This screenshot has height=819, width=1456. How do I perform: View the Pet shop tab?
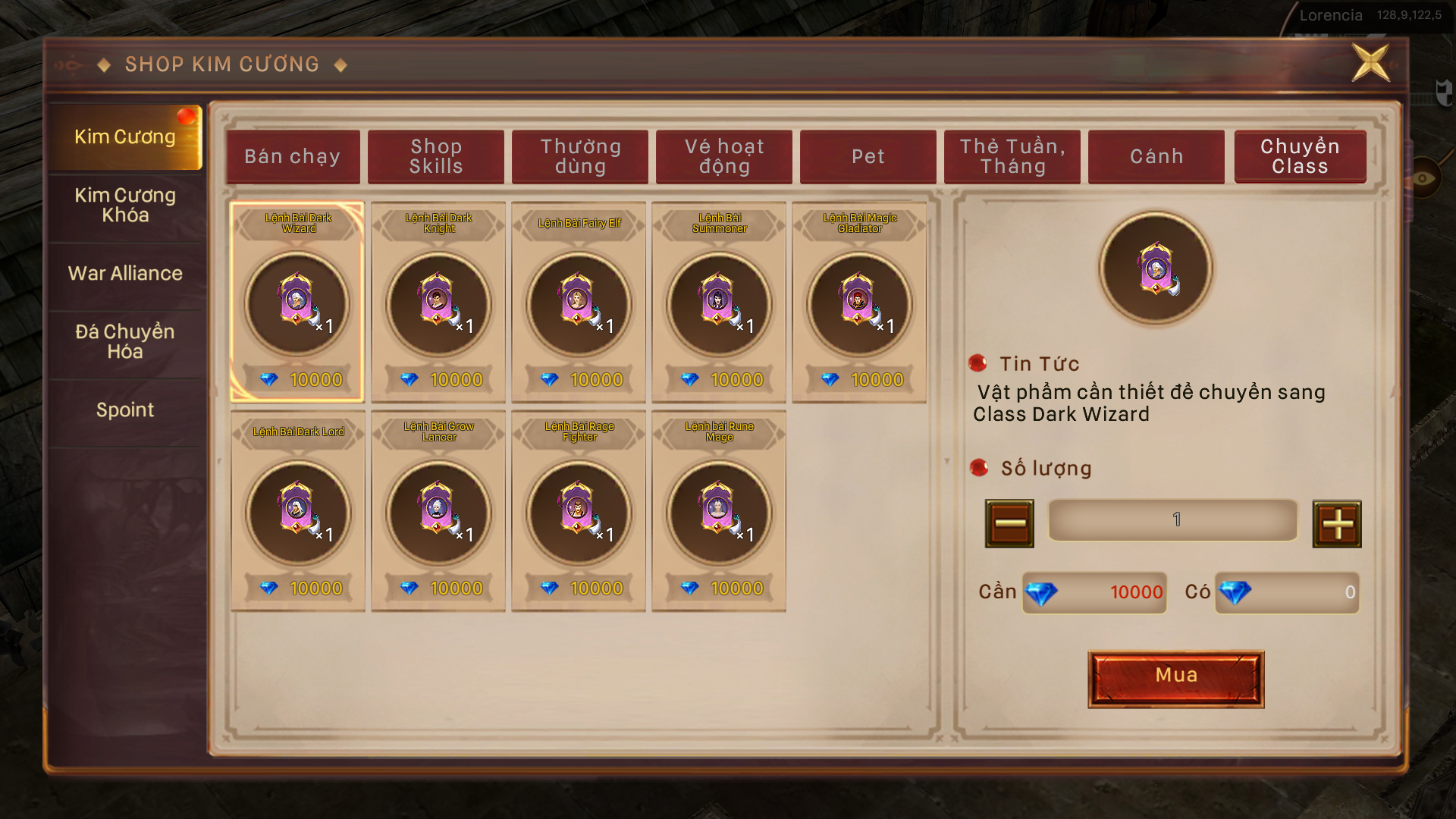click(x=868, y=157)
